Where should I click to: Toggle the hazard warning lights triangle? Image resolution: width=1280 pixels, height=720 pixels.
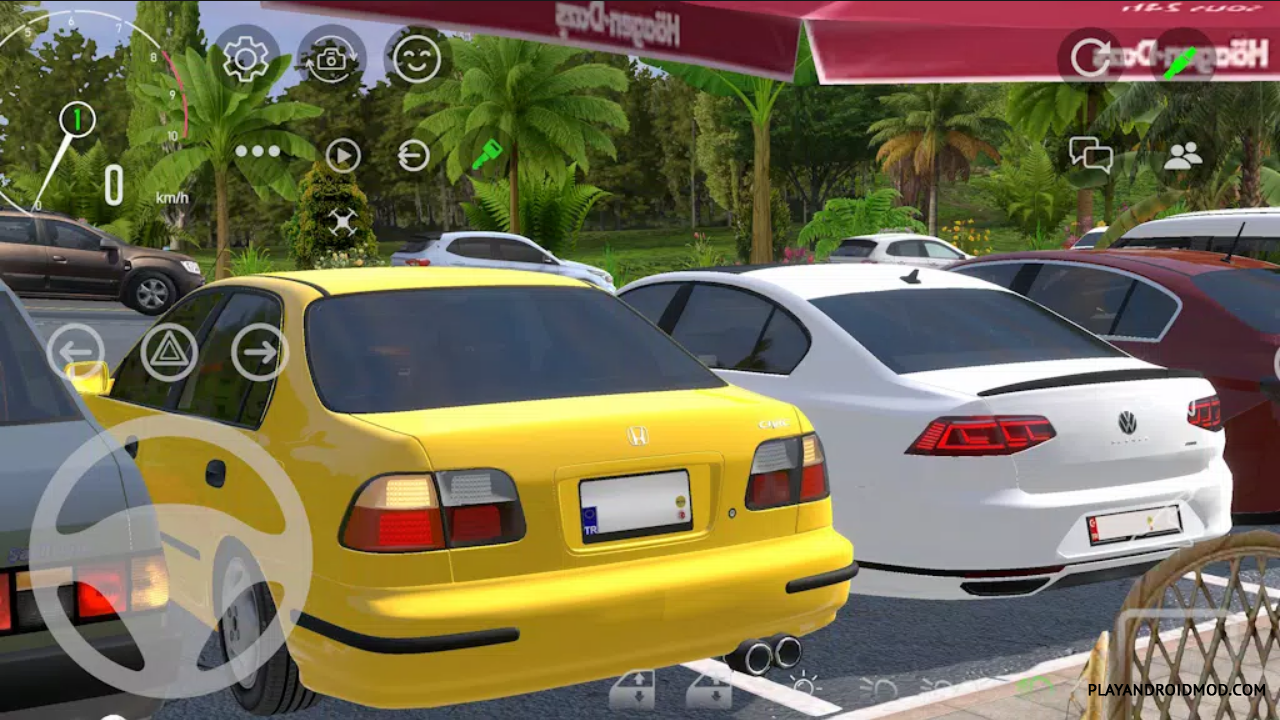pyautogui.click(x=169, y=352)
